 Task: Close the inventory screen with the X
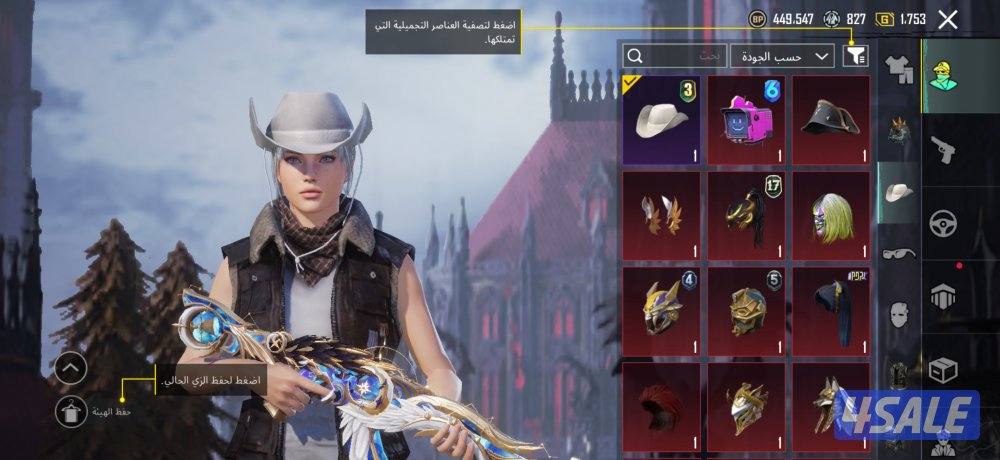pyautogui.click(x=949, y=19)
